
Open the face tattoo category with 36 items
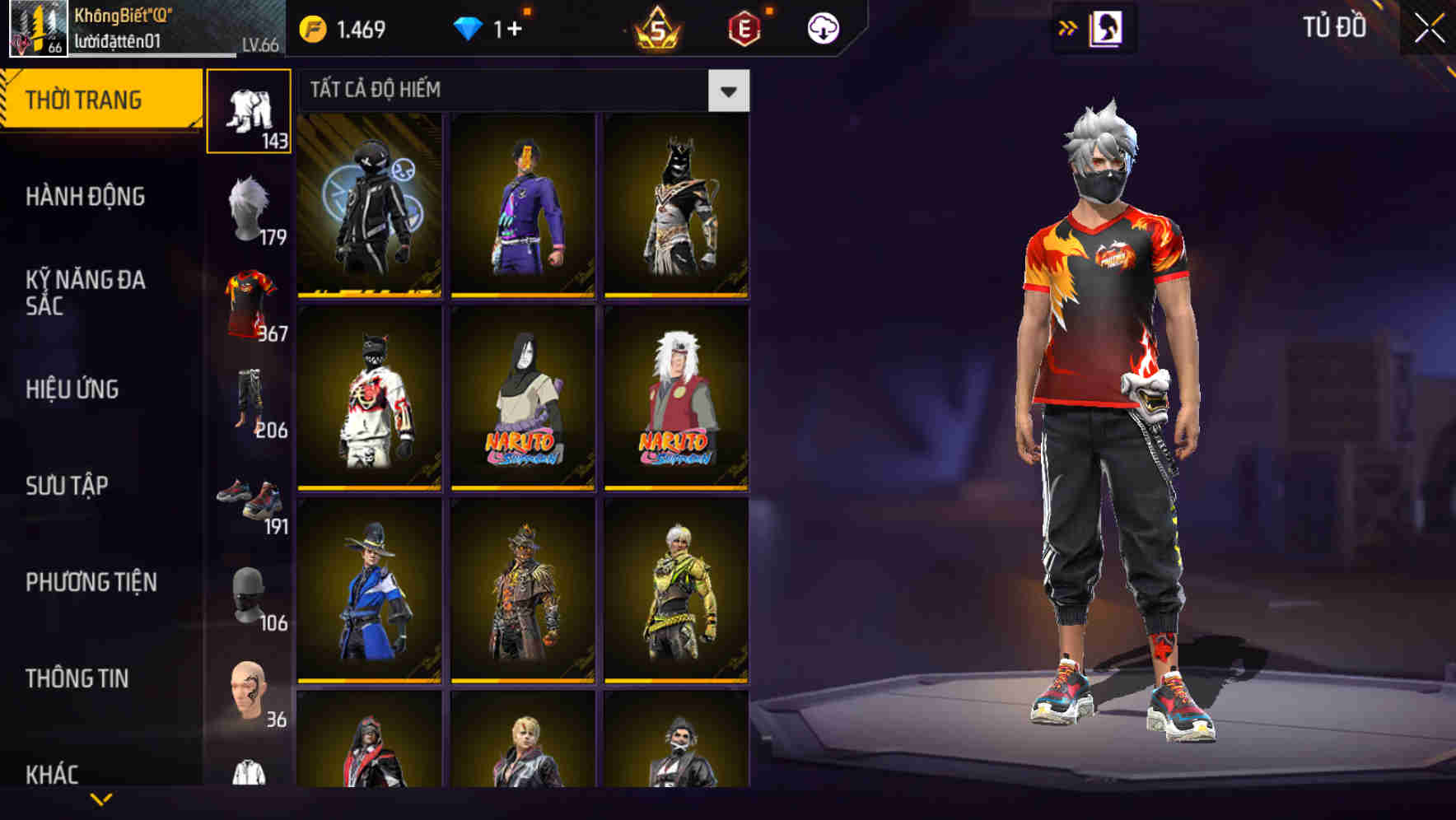(249, 690)
